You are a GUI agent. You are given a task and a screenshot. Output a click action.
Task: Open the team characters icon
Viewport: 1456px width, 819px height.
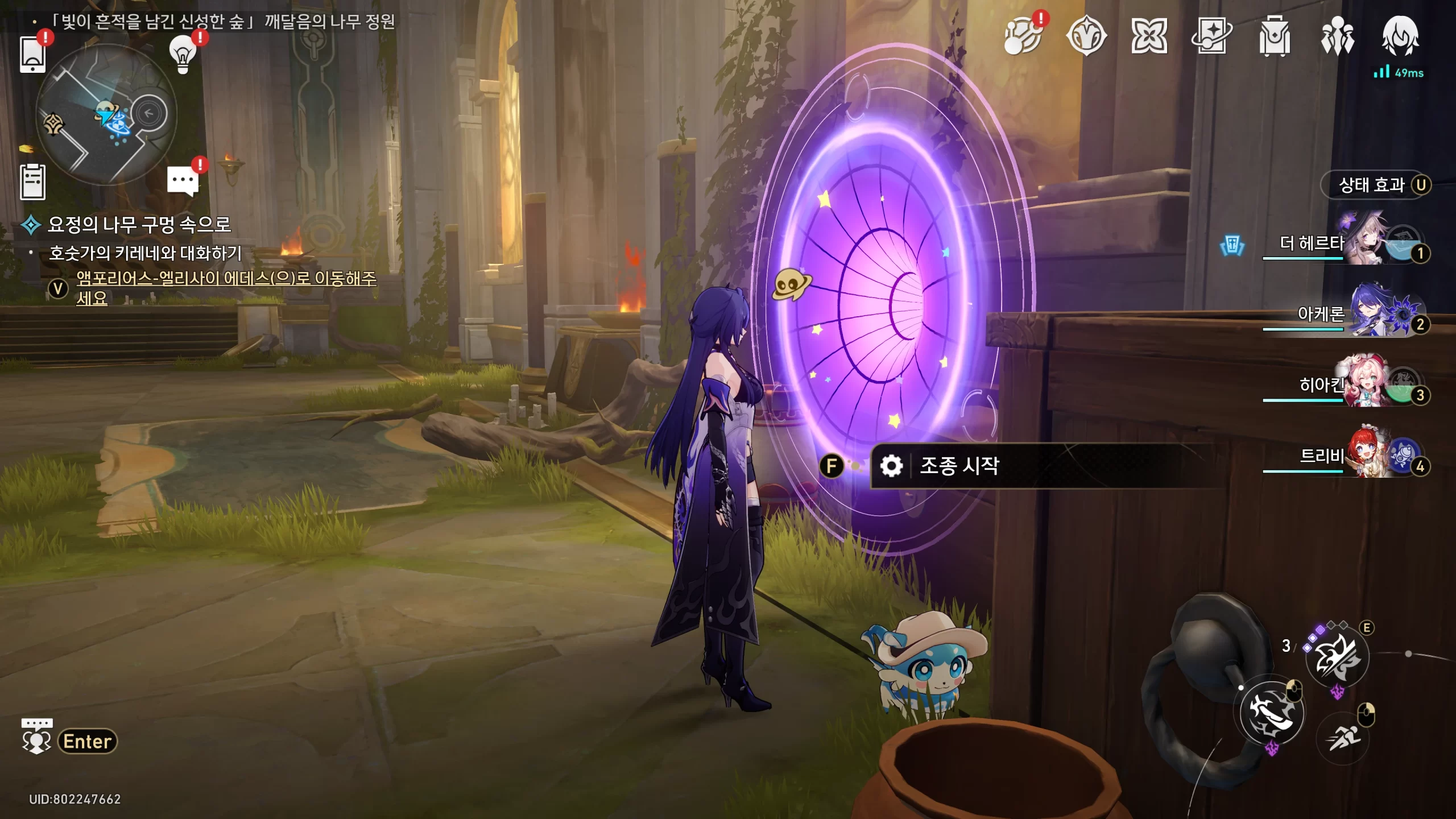click(1337, 36)
